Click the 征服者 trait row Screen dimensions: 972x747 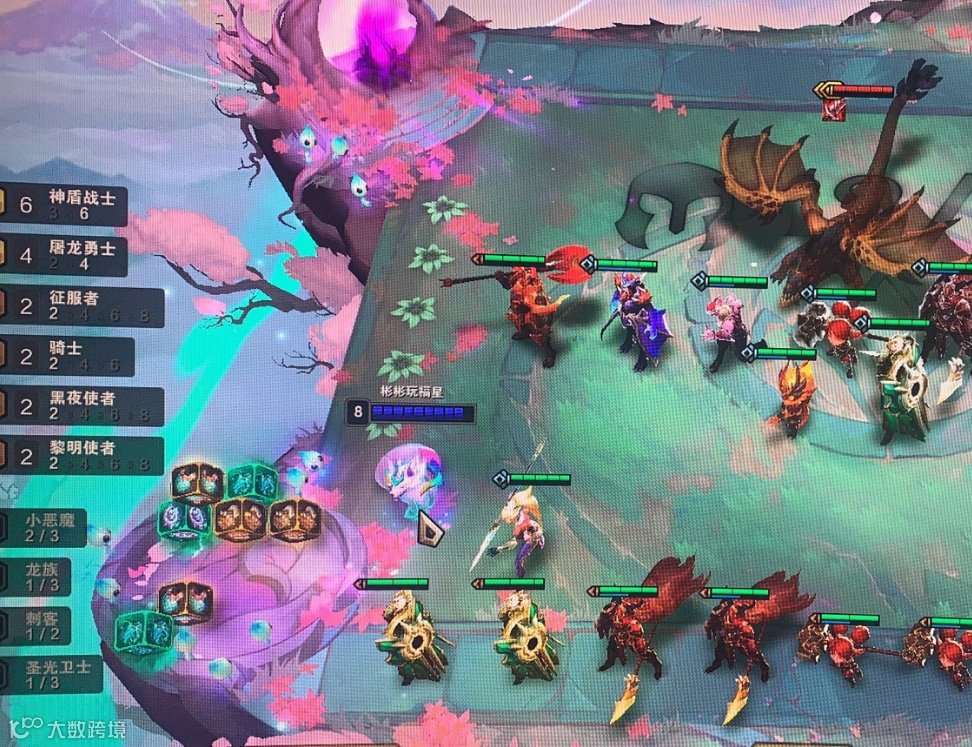coord(80,306)
